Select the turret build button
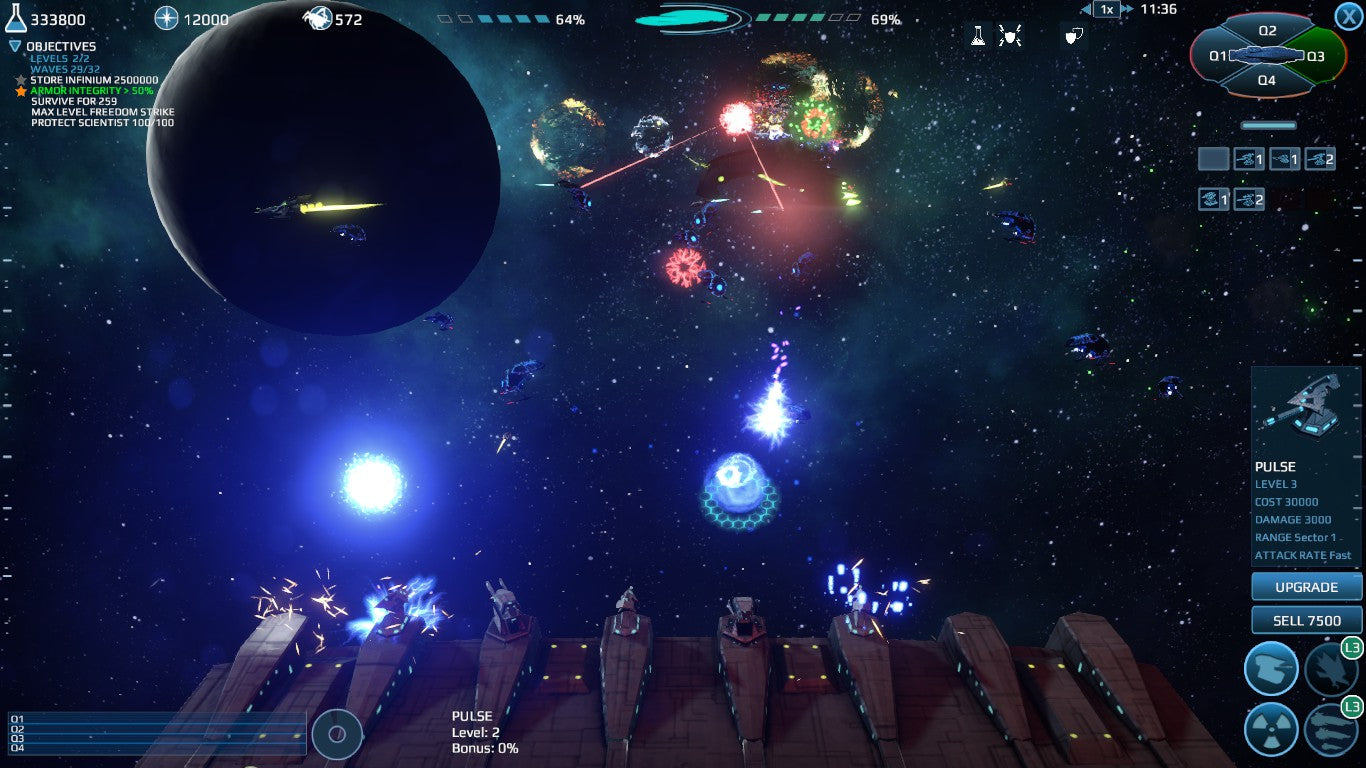Viewport: 1366px width, 768px height. point(1271,668)
